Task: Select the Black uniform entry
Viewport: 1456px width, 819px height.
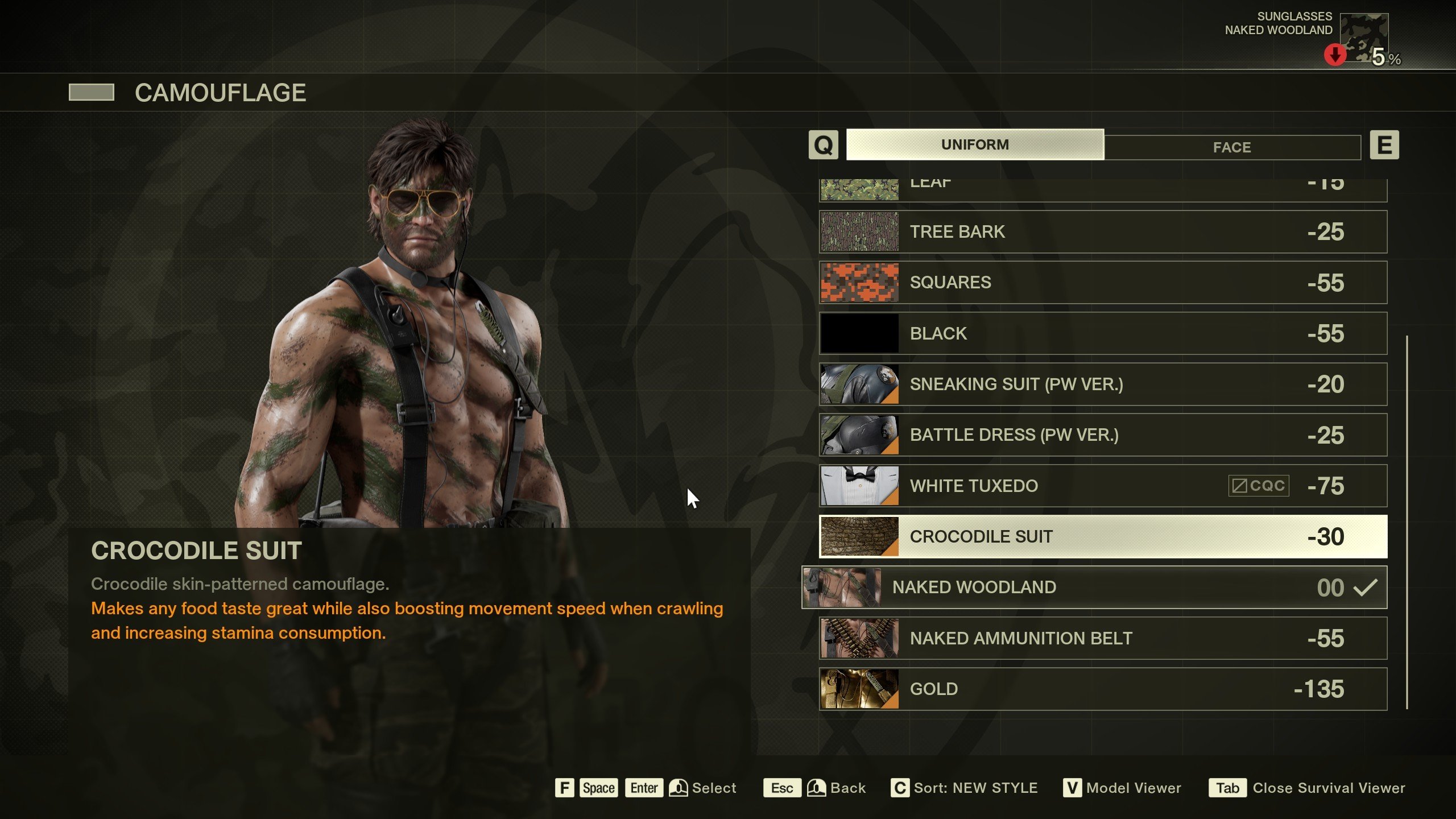Action: click(1102, 333)
